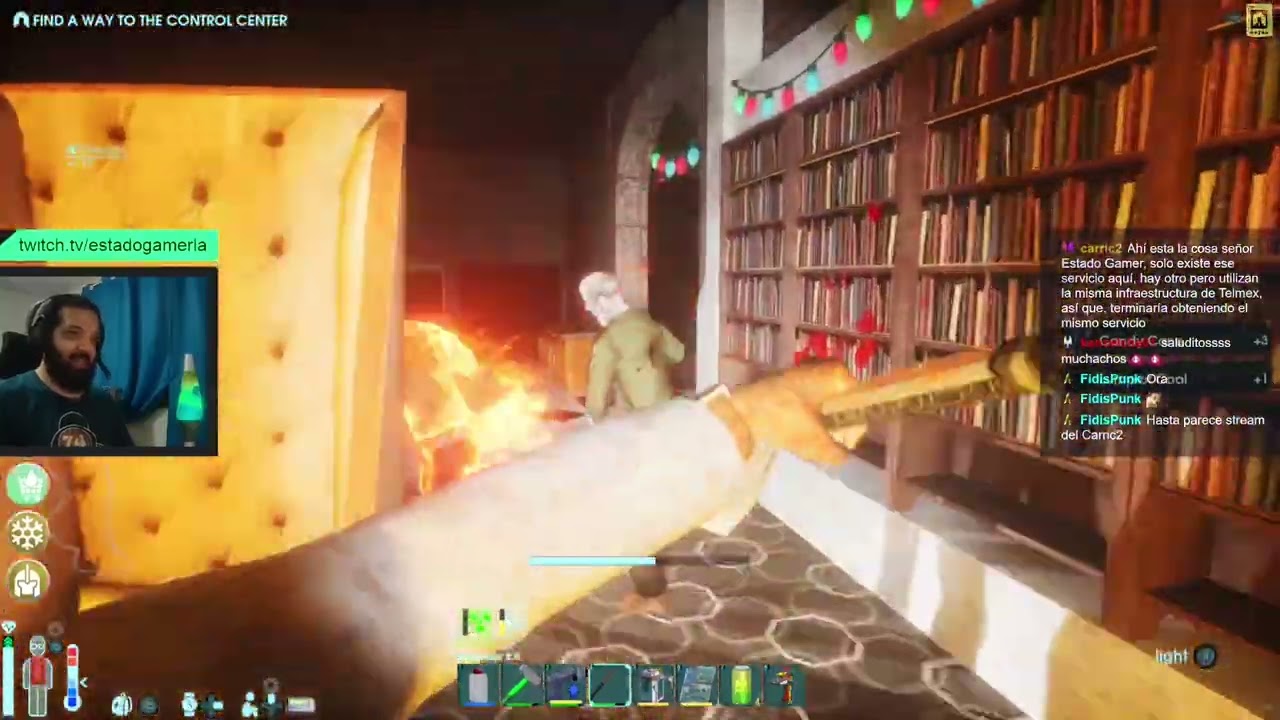Open the yellow badge icon in the corner
This screenshot has width=1280, height=720.
click(x=1259, y=21)
